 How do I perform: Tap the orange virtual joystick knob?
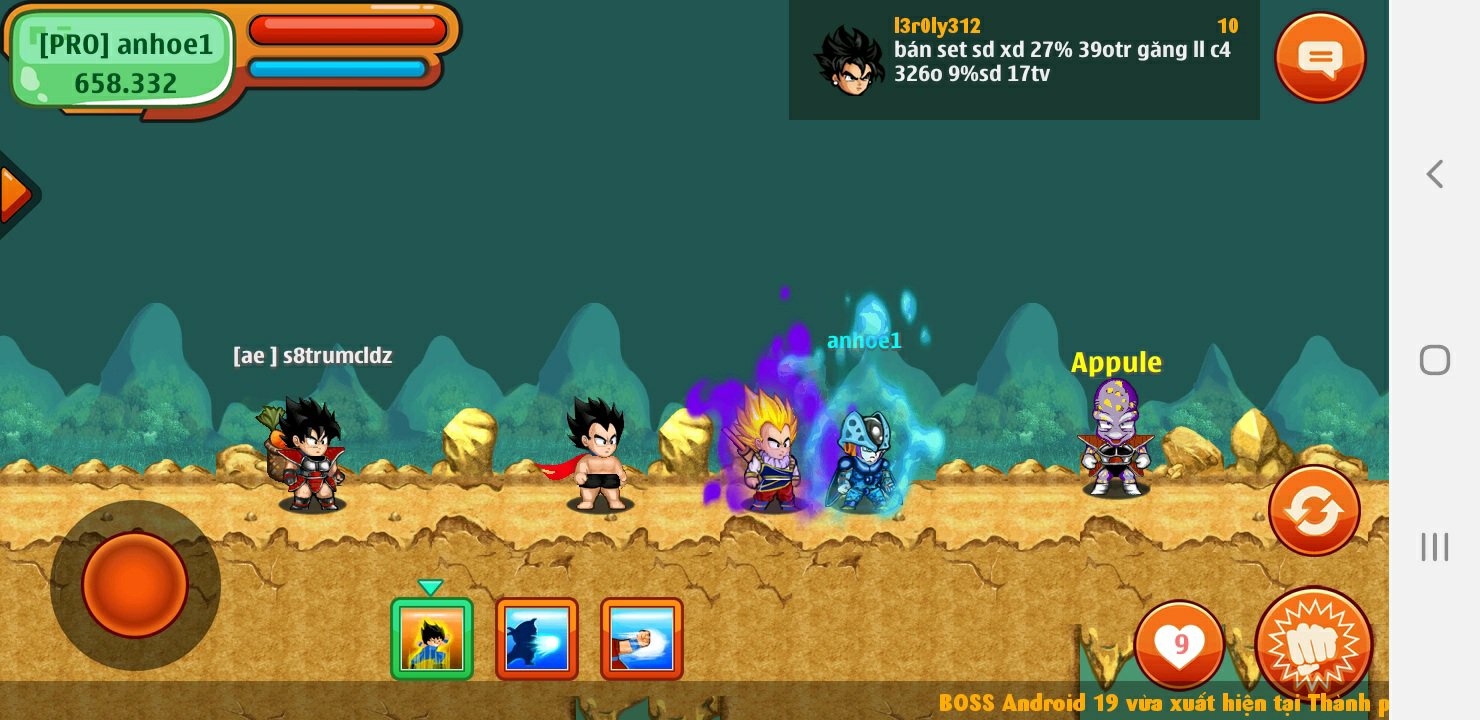coord(135,585)
